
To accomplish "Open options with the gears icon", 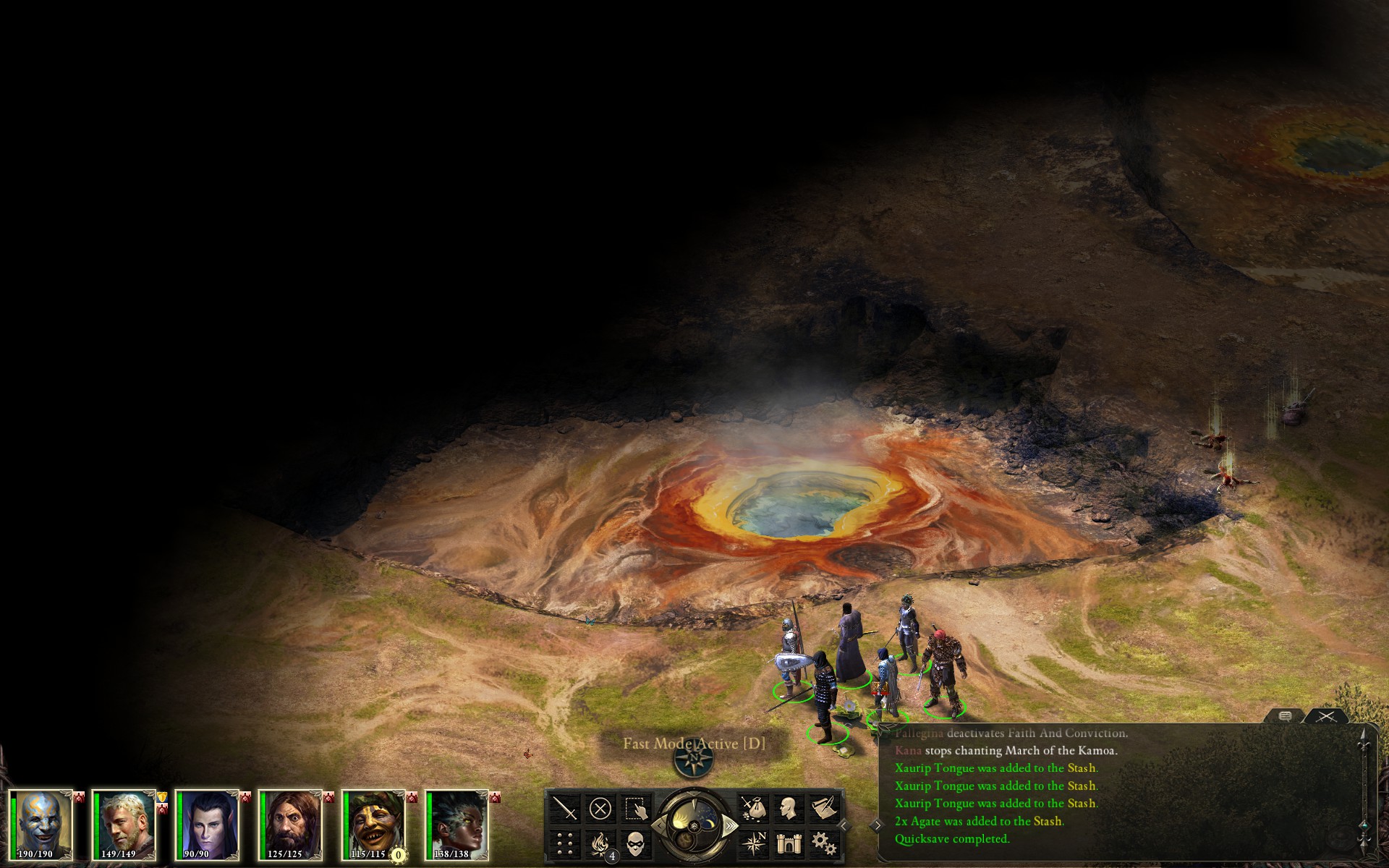I will pos(823,843).
